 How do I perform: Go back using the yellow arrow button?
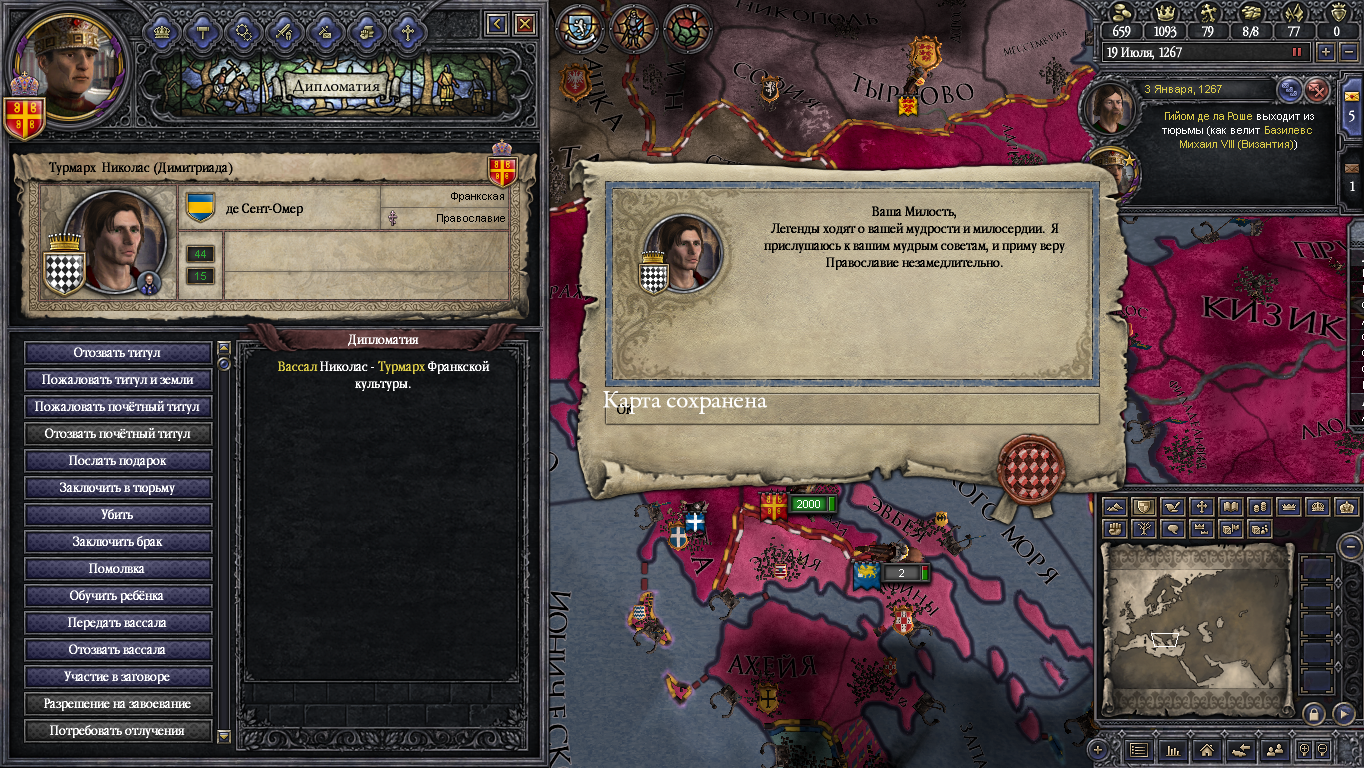click(497, 24)
